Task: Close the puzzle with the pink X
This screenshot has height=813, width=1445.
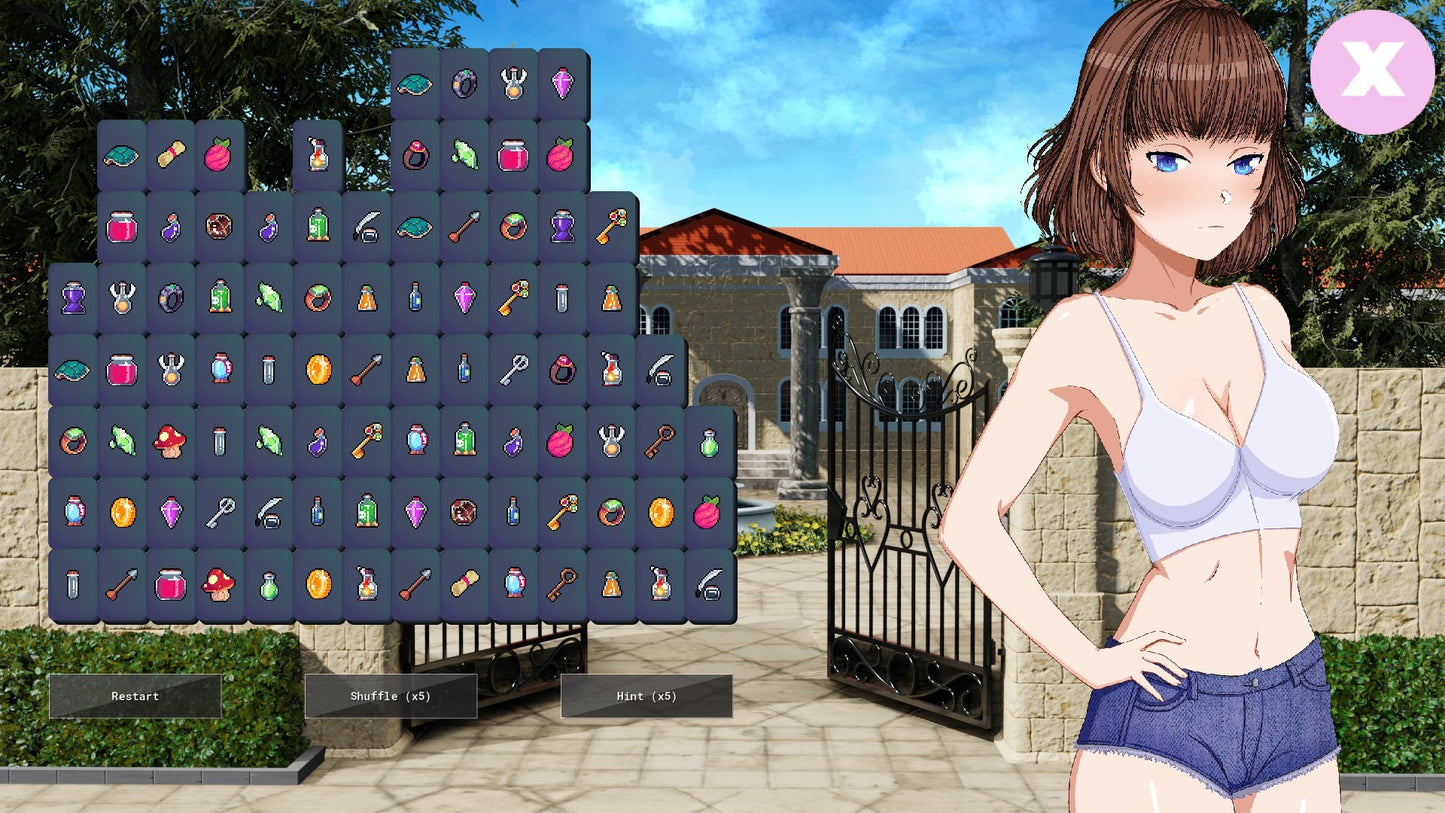Action: click(x=1371, y=72)
